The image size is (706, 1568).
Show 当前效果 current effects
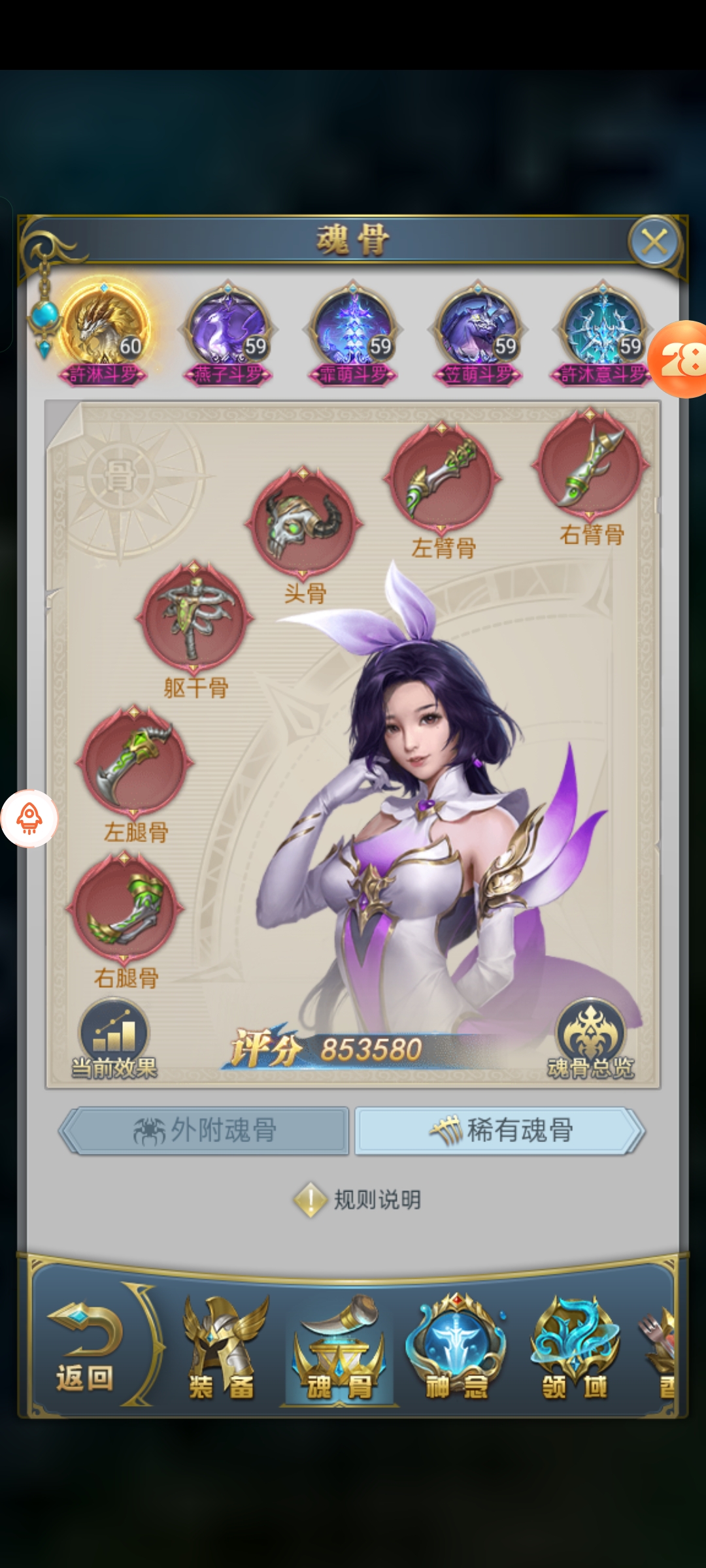click(114, 1039)
